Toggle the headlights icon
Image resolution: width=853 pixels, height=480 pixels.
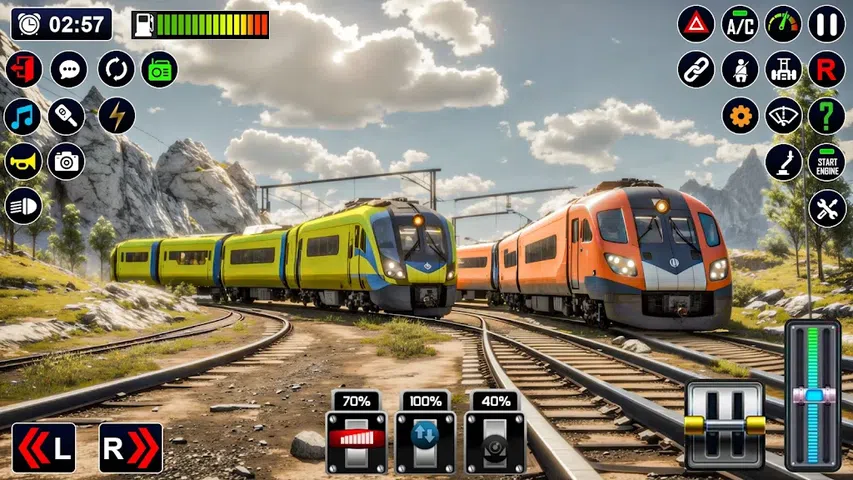(x=23, y=206)
